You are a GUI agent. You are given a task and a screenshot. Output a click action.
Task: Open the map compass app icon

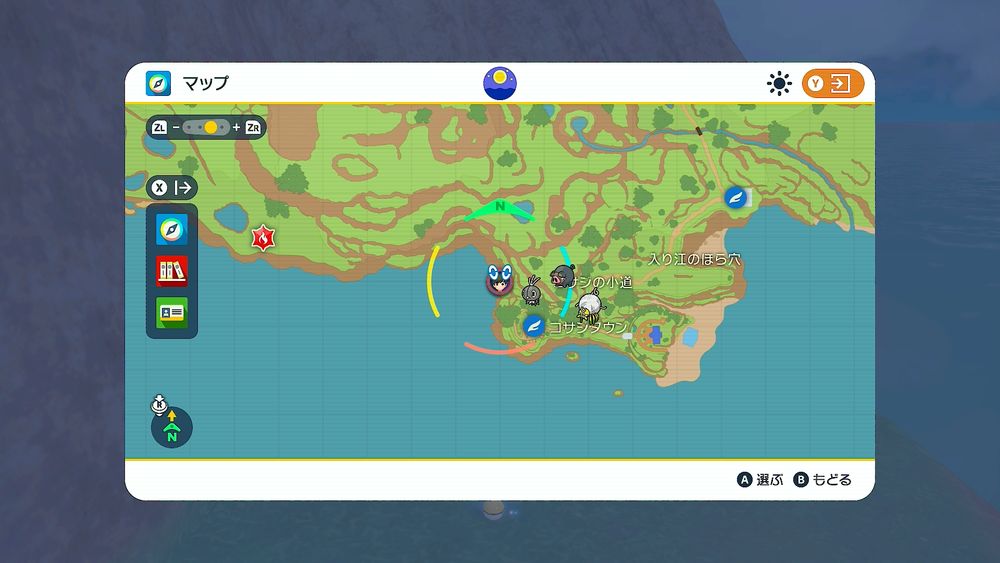coord(172,229)
